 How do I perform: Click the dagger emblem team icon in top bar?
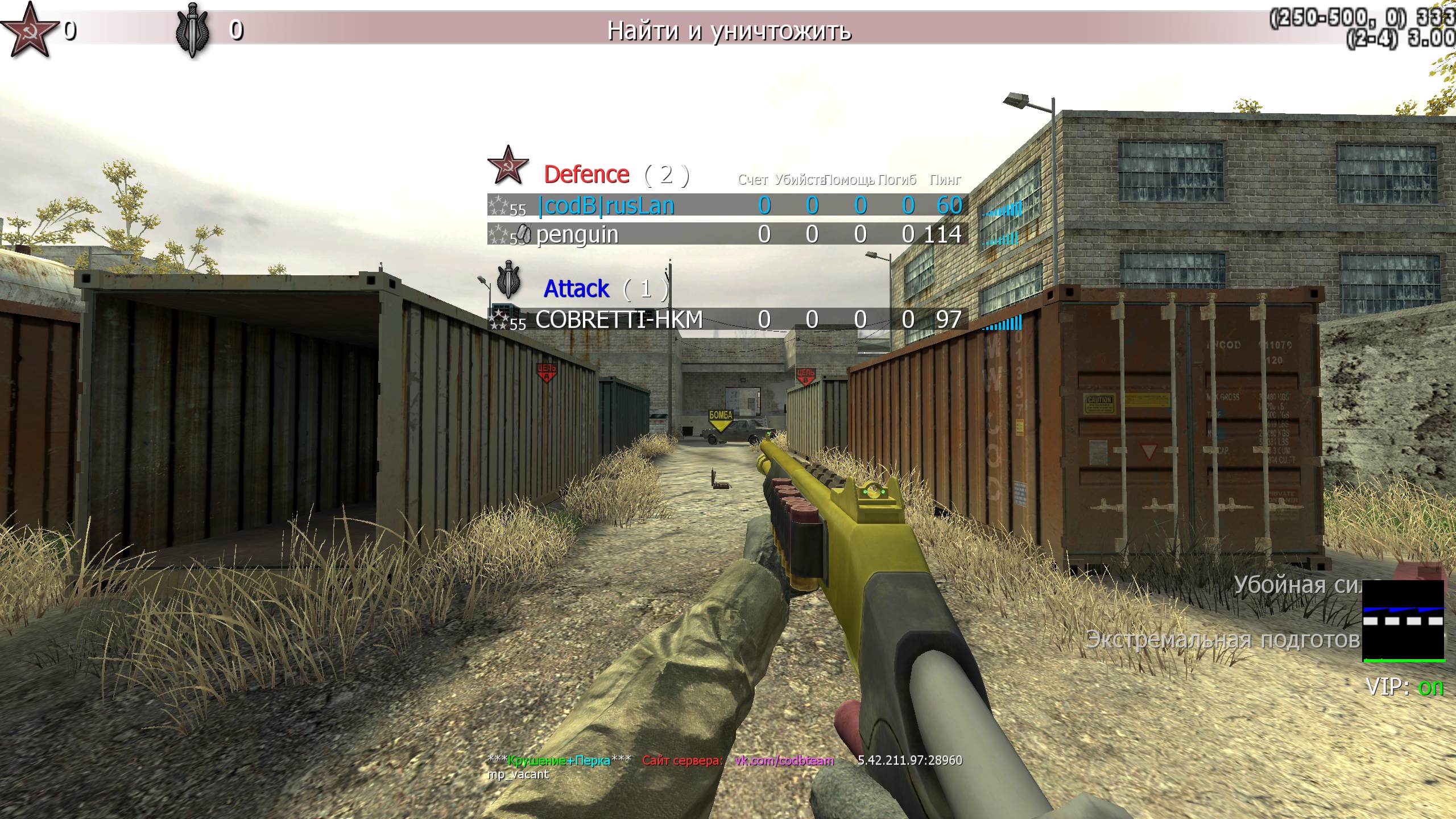pyautogui.click(x=193, y=30)
